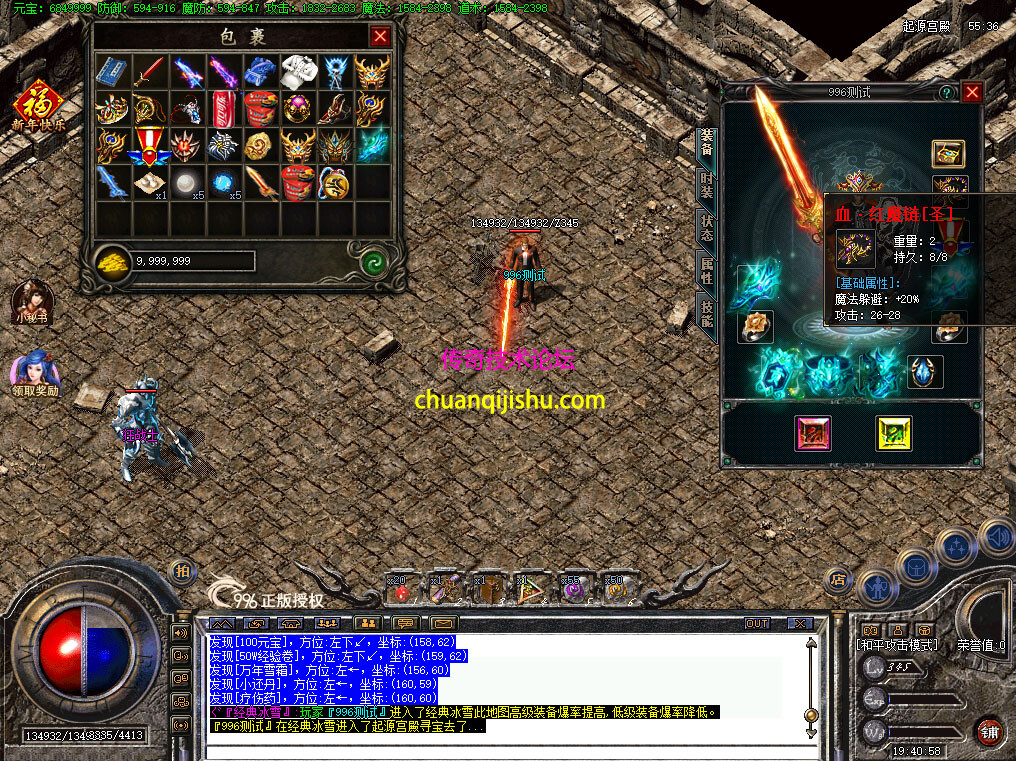Show the 技能 skills tab

coord(706,315)
